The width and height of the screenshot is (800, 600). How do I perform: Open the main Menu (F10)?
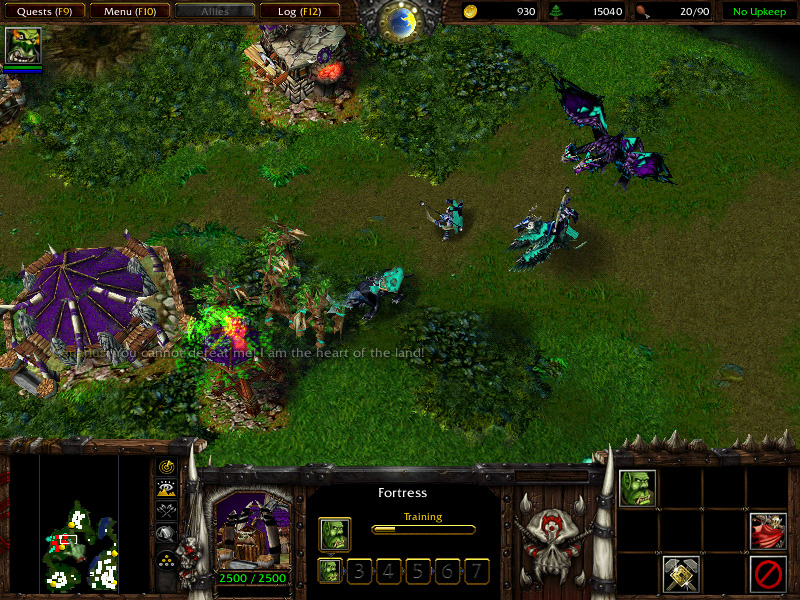[x=129, y=12]
